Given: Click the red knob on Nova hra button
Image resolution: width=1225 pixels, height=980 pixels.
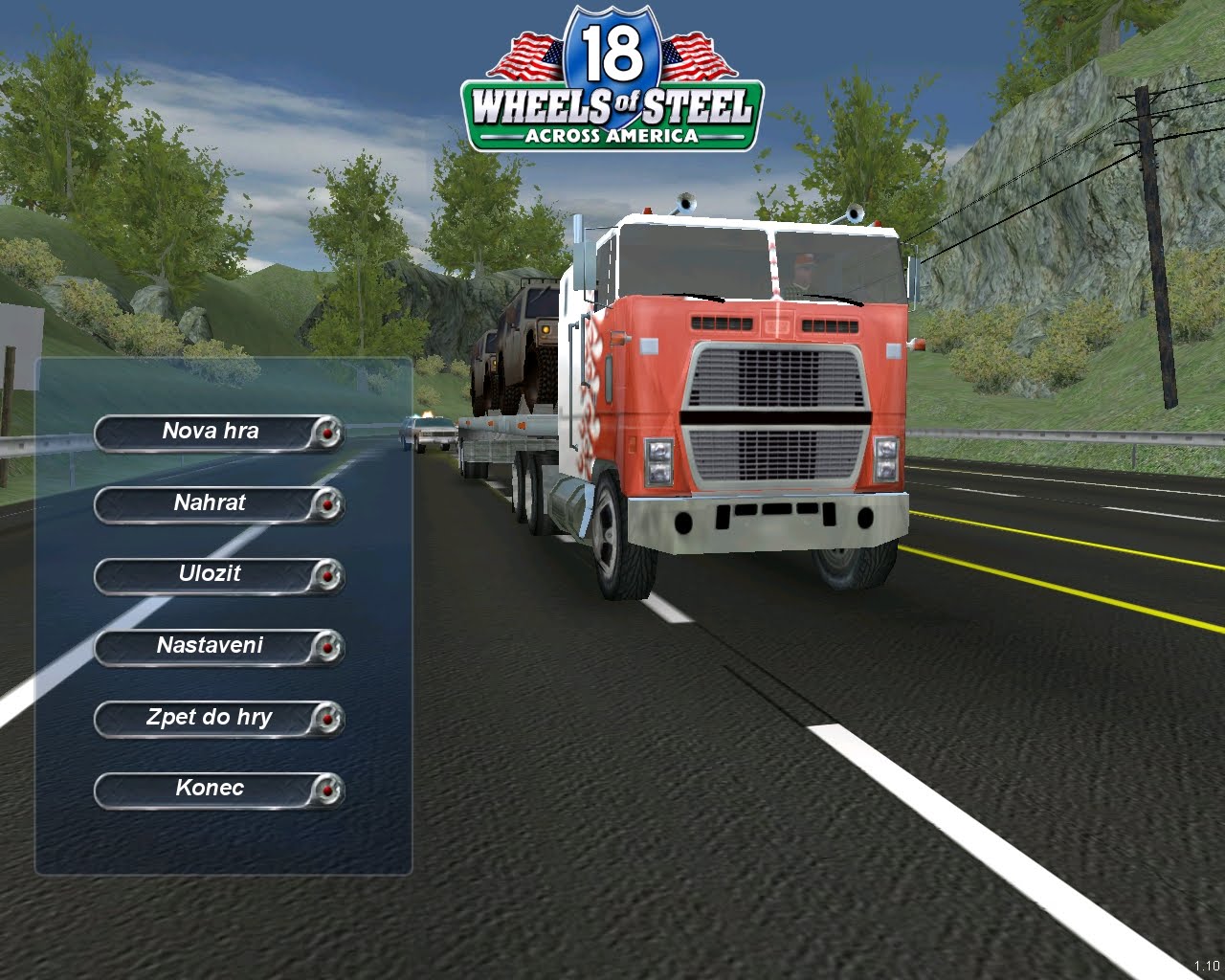Looking at the screenshot, I should [327, 434].
